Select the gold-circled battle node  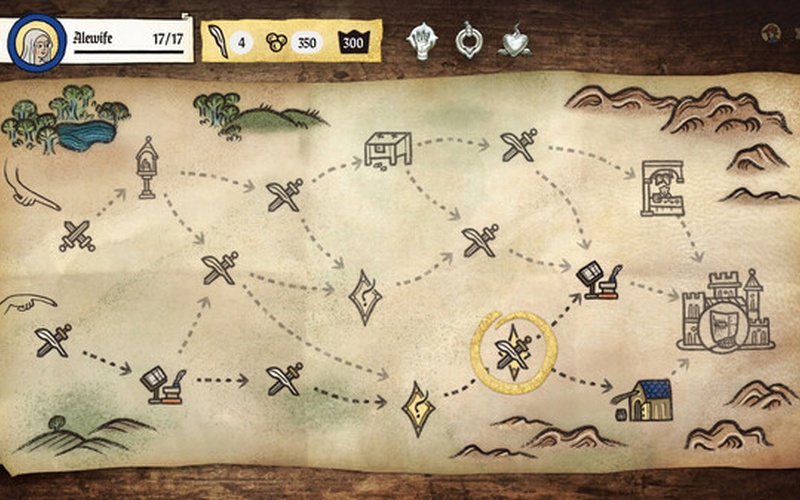coord(513,350)
